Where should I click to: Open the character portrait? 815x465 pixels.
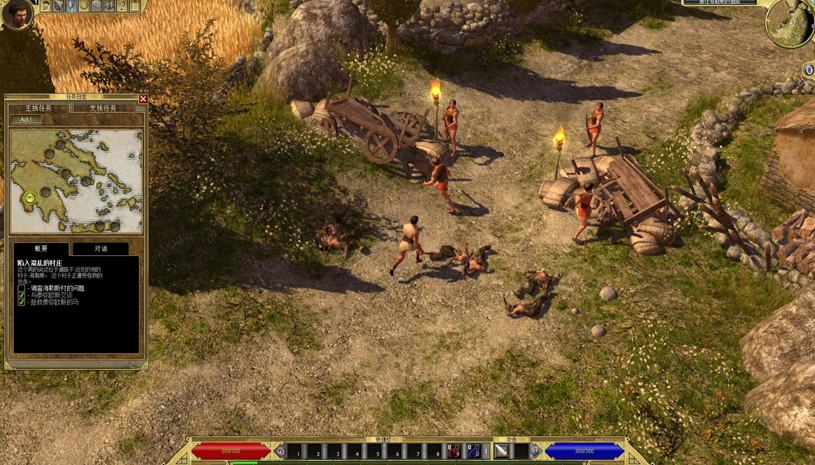tap(16, 14)
